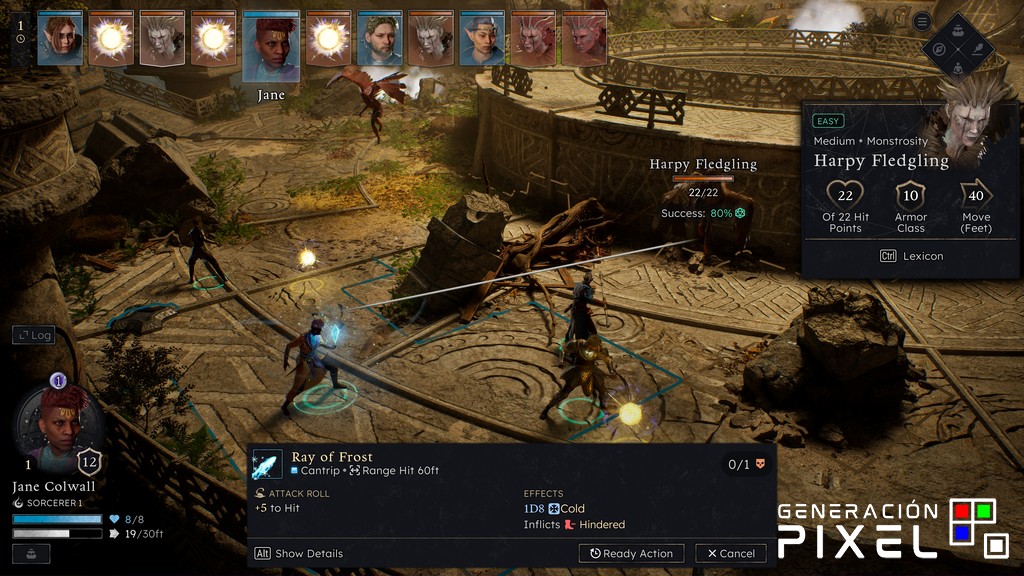Click the small button below the movement bar
This screenshot has height=576, width=1024.
[x=31, y=553]
